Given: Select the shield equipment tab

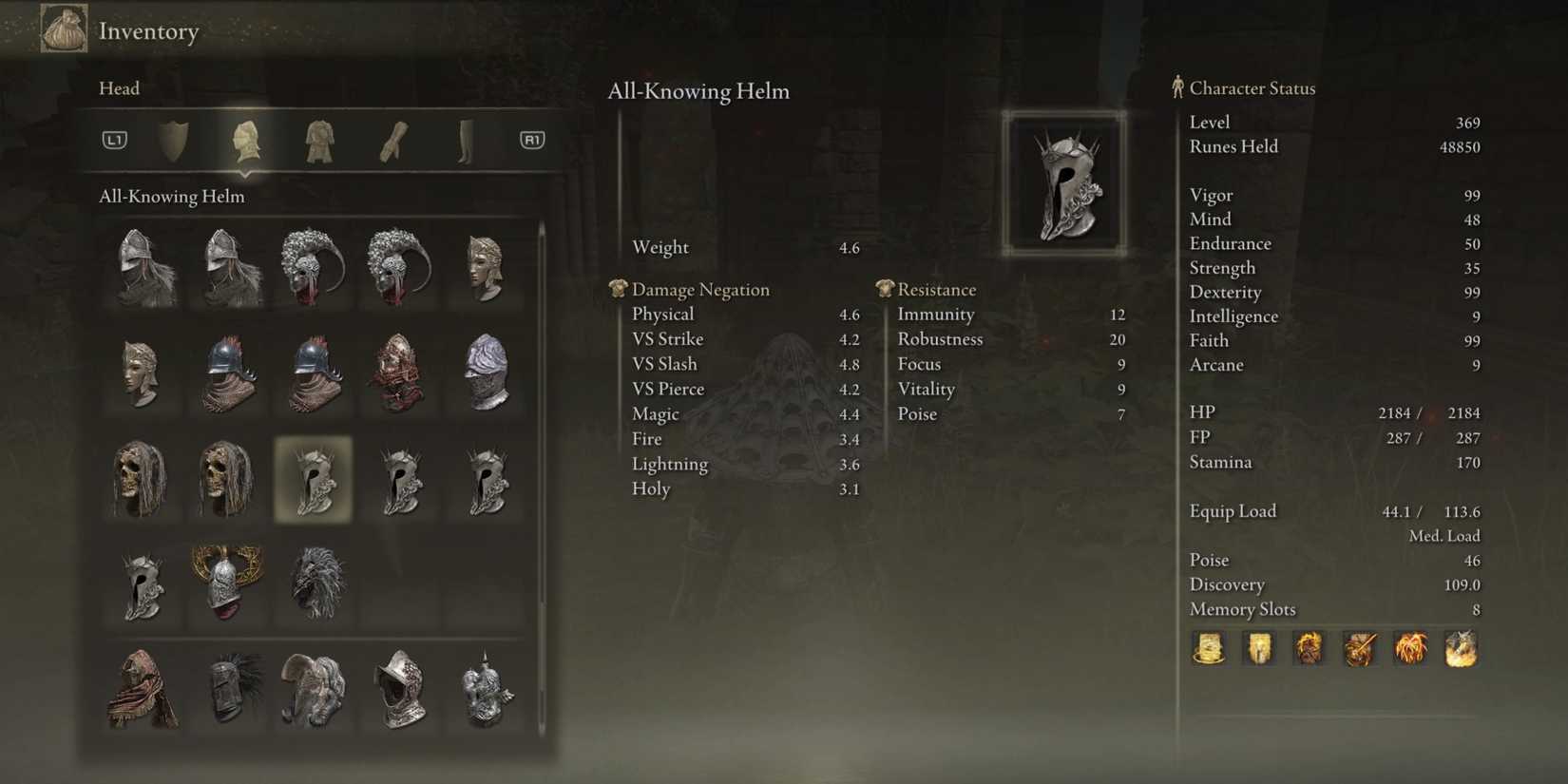Looking at the screenshot, I should click(x=175, y=139).
